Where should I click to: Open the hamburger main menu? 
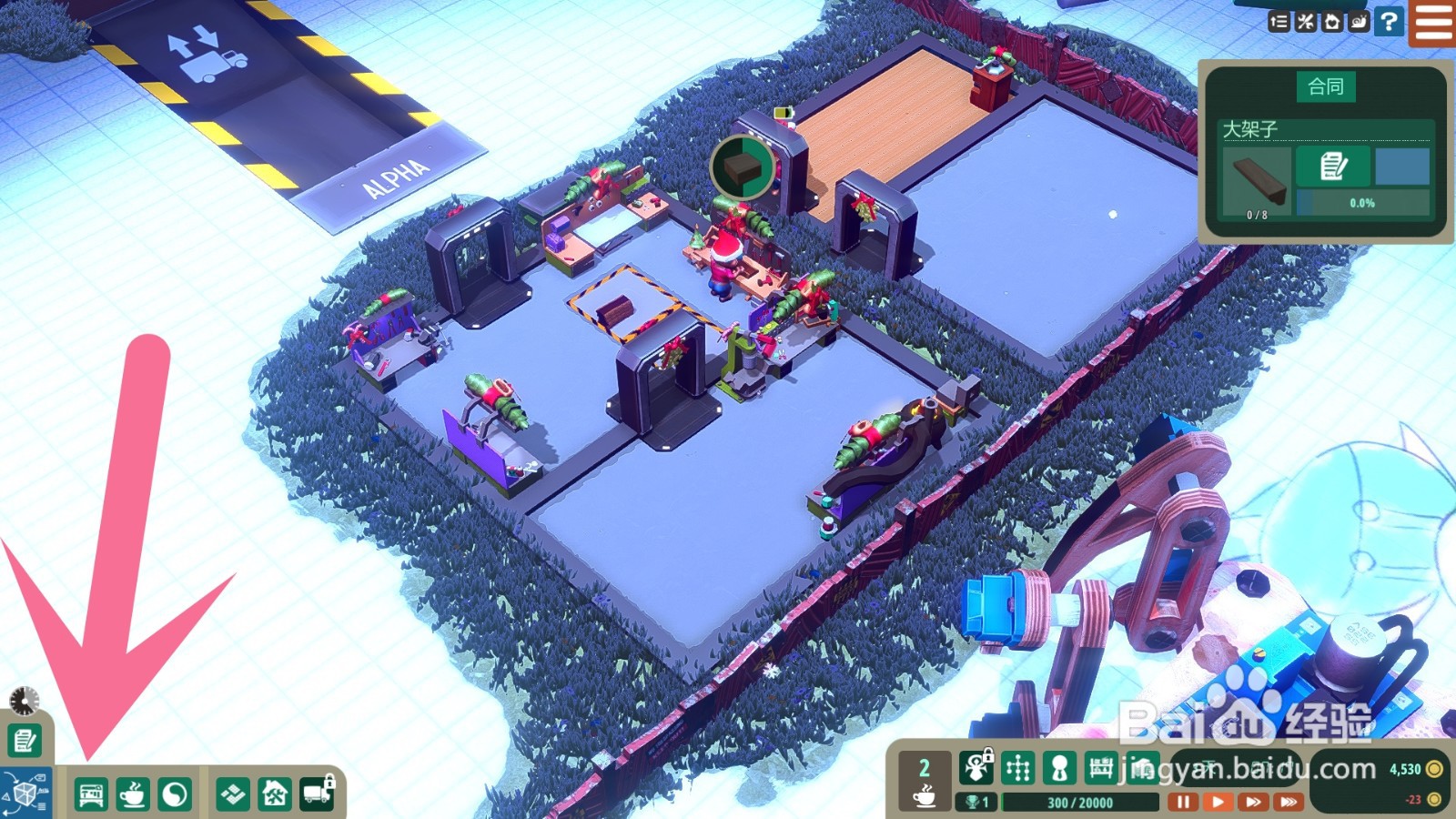click(x=1433, y=22)
